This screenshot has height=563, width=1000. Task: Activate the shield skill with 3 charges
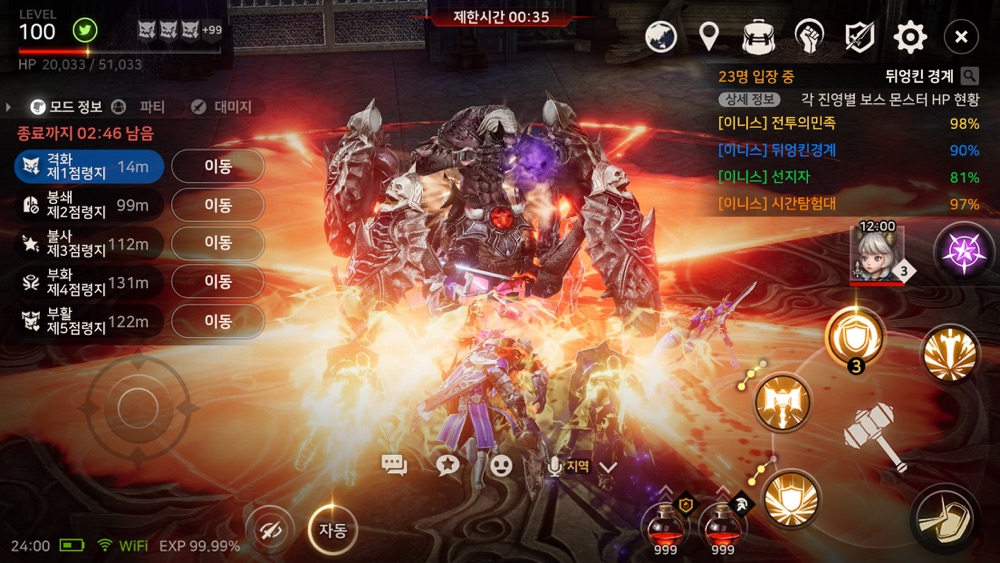[x=855, y=337]
